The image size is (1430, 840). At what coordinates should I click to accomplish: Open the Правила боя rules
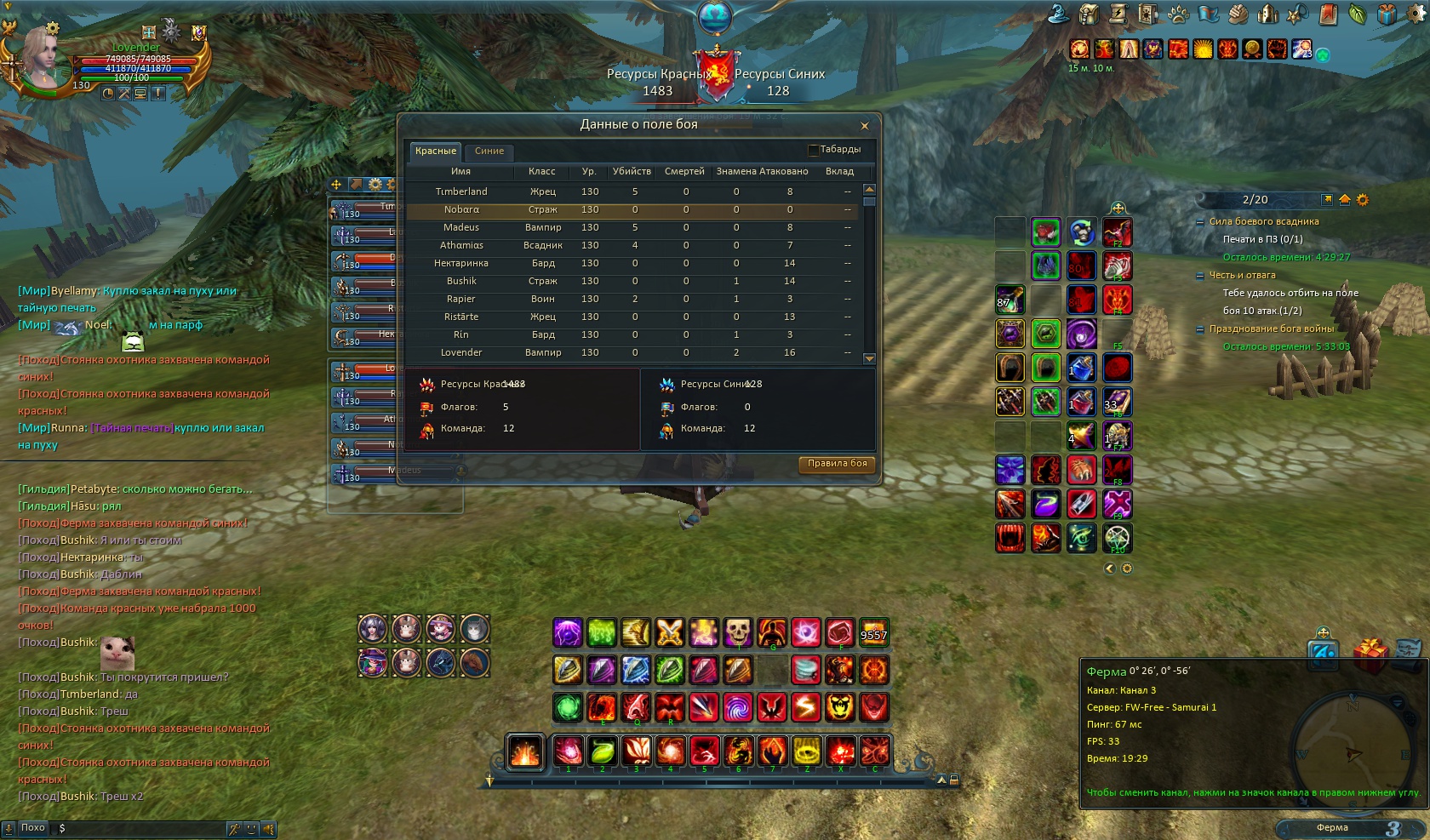(x=837, y=464)
